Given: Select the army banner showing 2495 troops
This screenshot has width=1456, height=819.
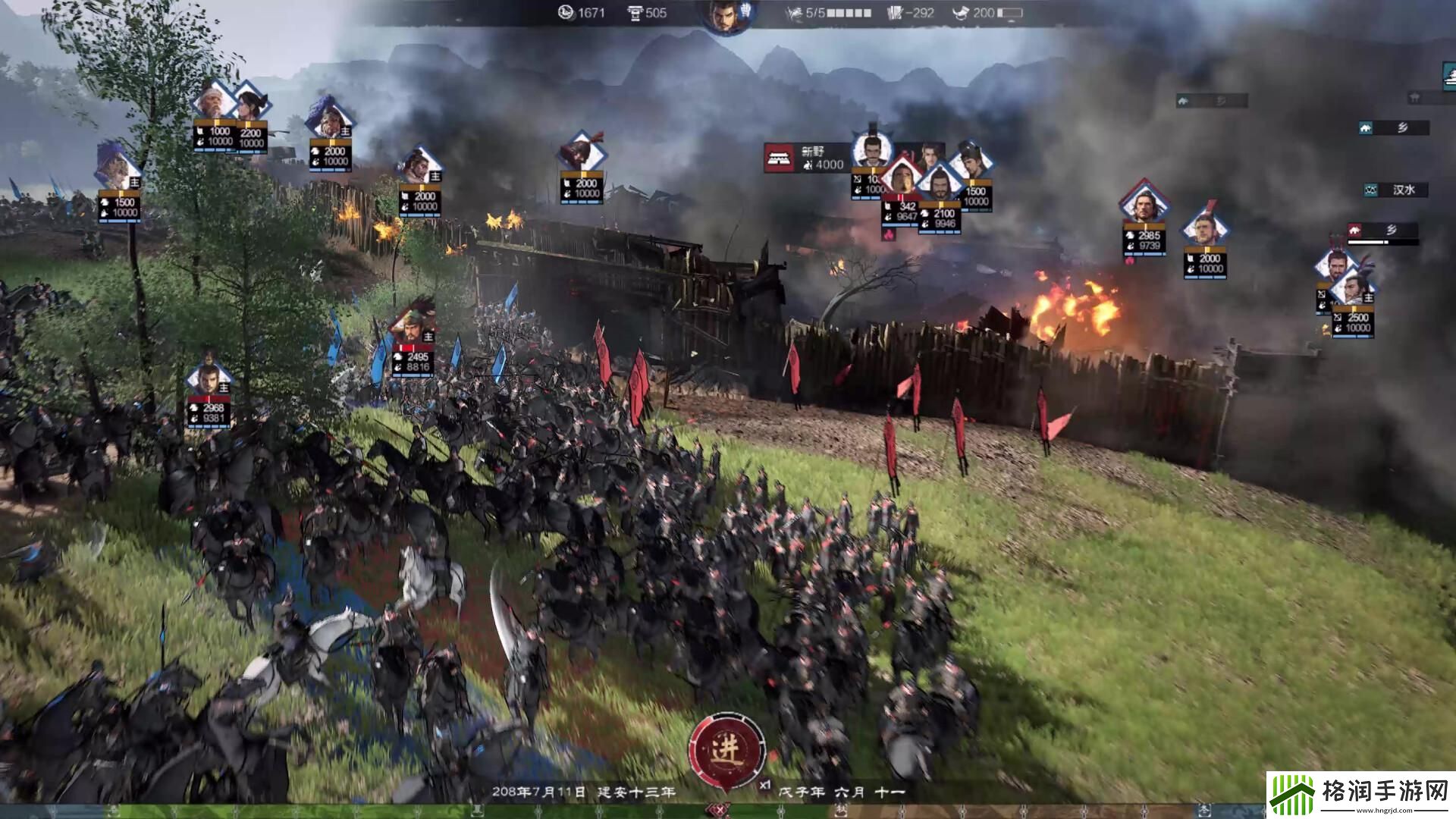Looking at the screenshot, I should pos(413,361).
